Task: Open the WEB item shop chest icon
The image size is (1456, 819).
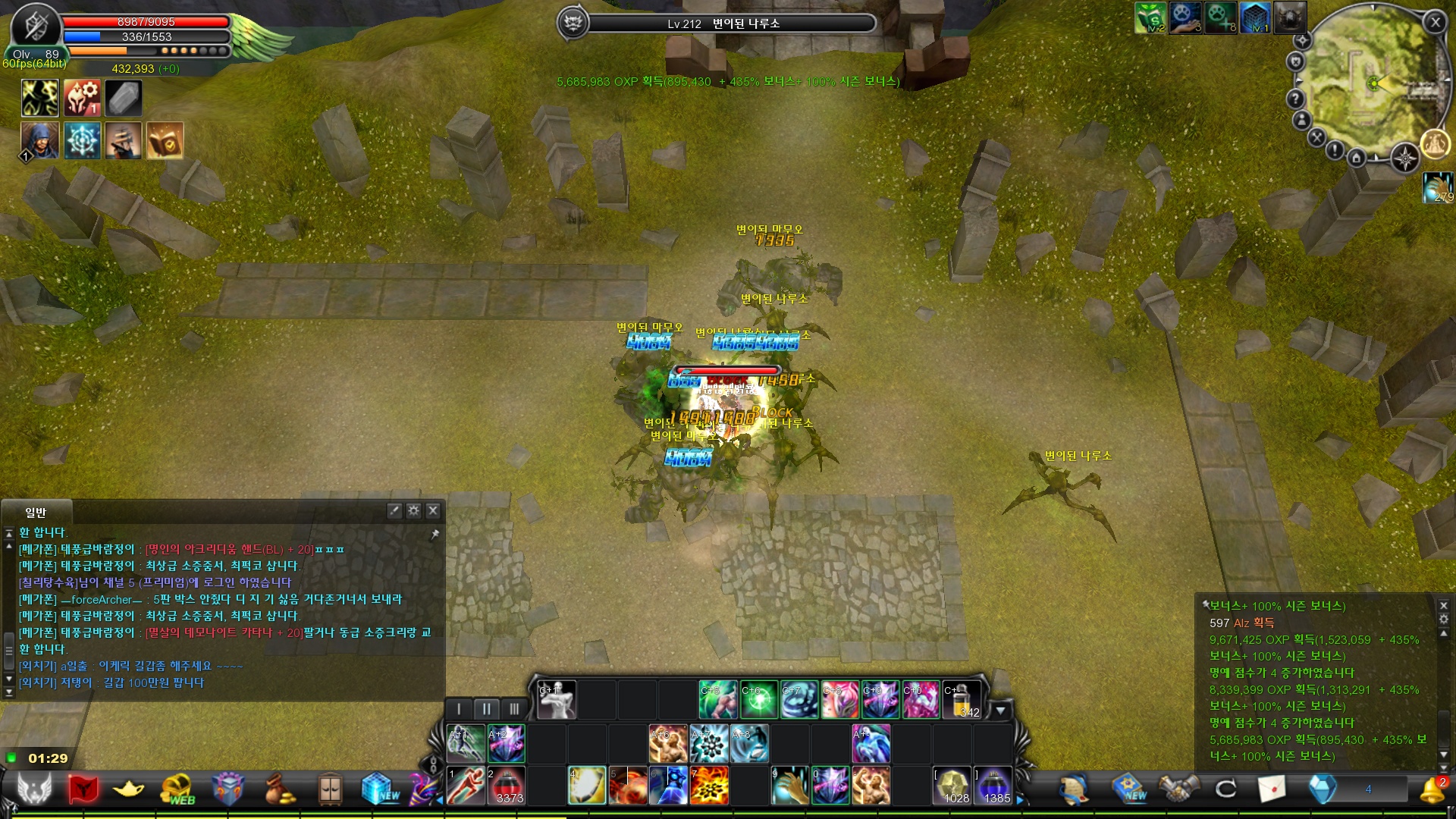Action: pos(178,786)
